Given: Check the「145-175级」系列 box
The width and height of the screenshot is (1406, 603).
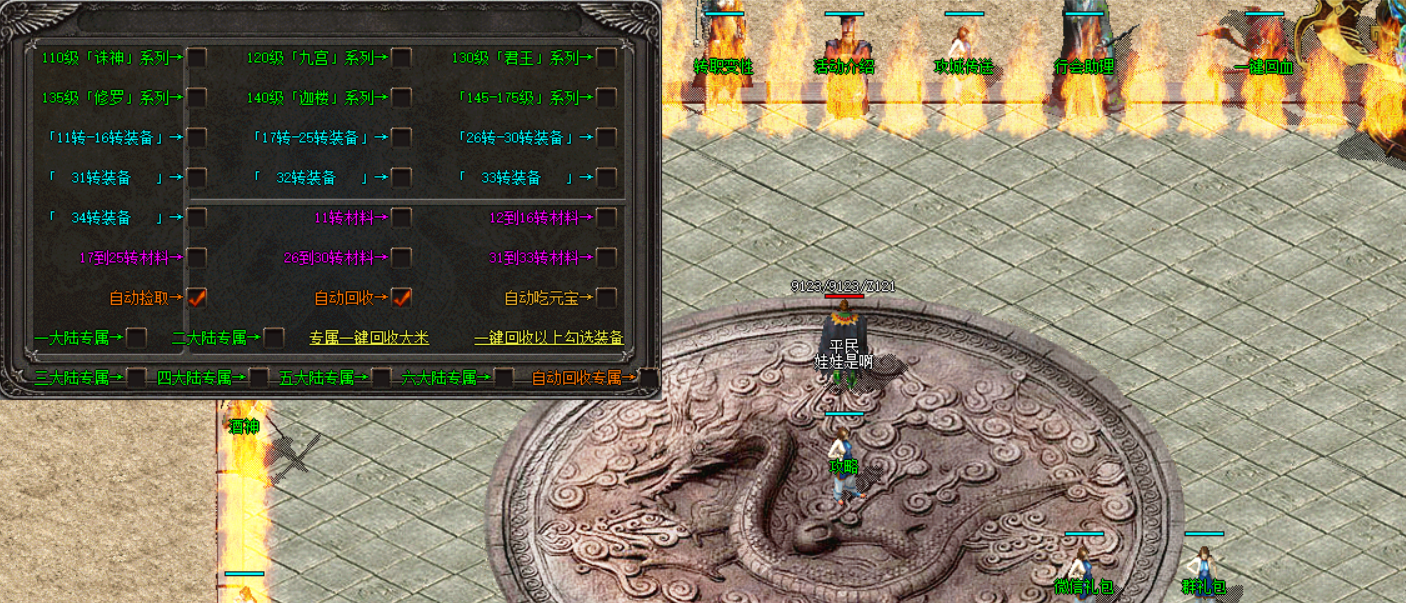Looking at the screenshot, I should point(606,98).
